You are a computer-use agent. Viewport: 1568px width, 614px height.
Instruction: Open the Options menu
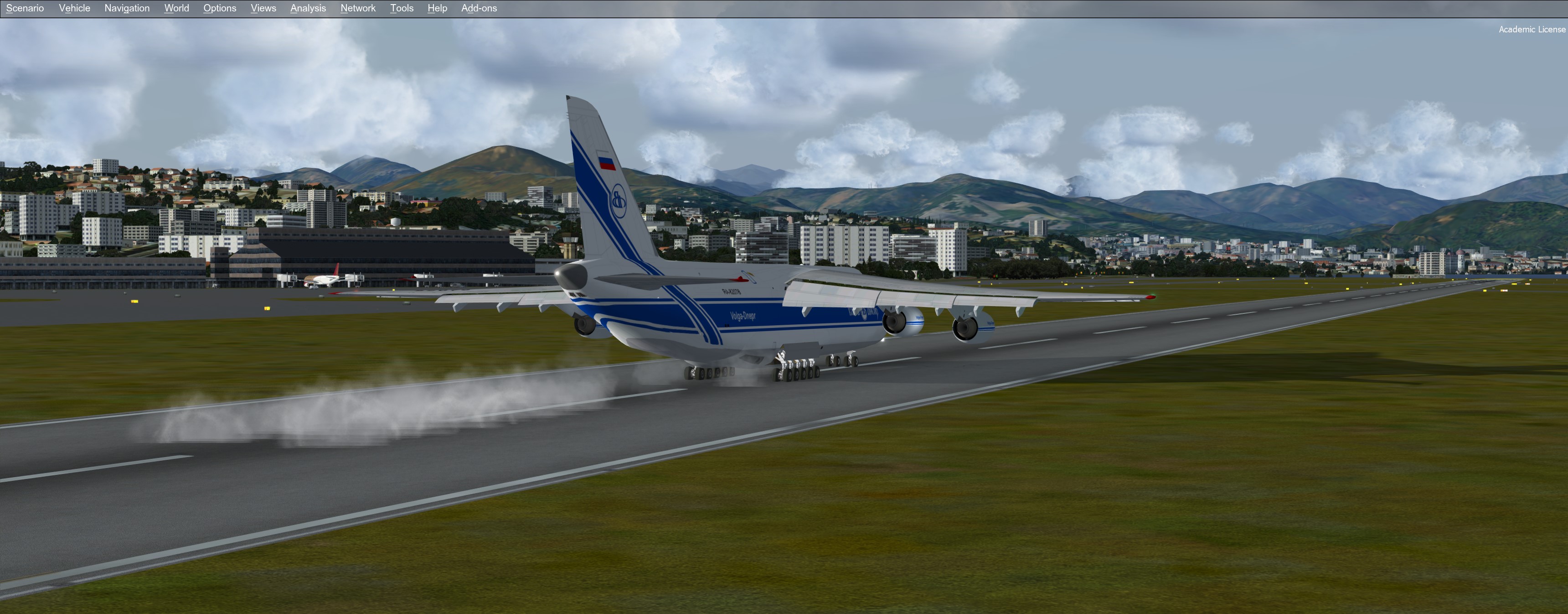220,8
